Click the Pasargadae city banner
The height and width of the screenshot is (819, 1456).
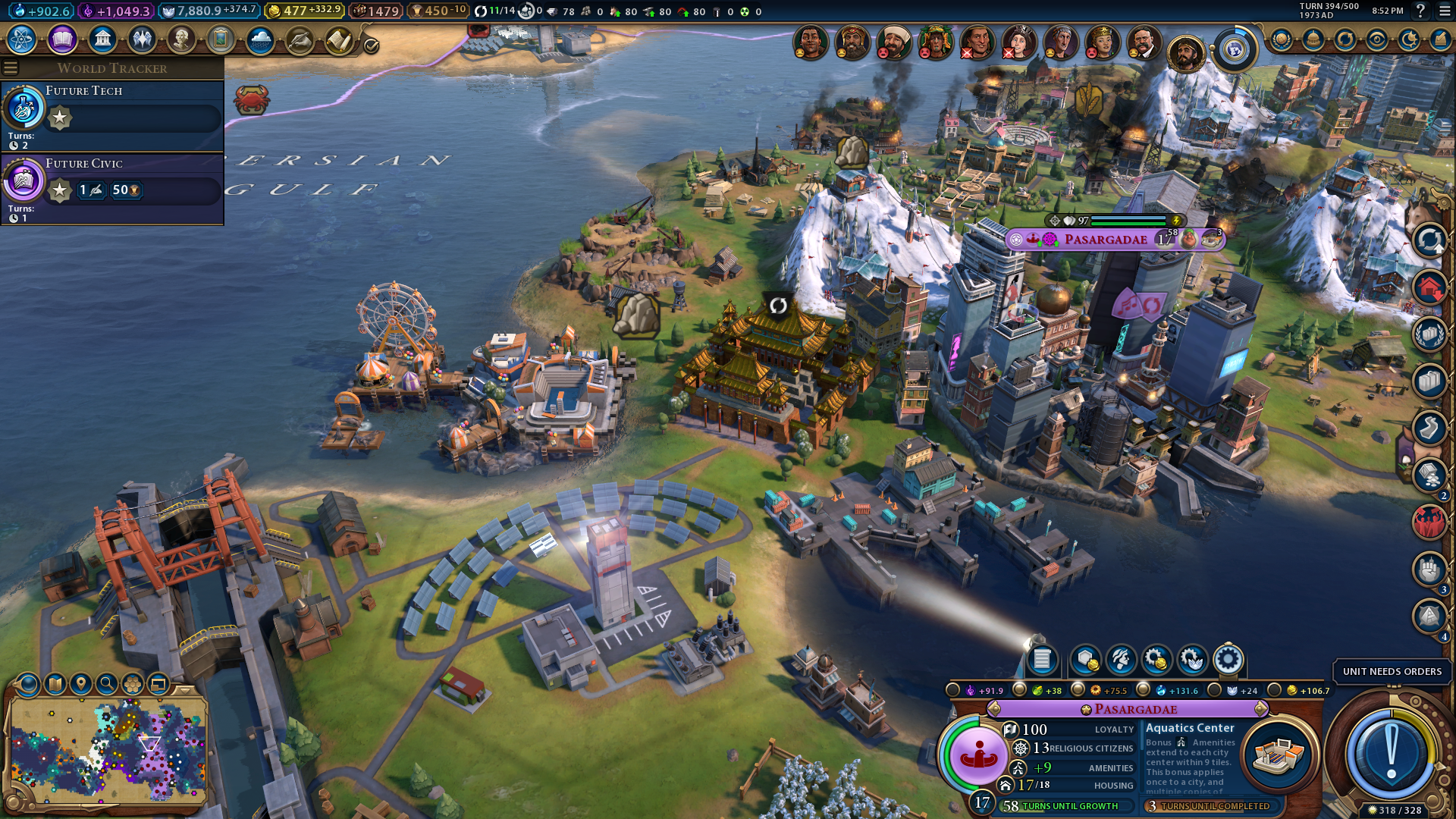pyautogui.click(x=1106, y=240)
